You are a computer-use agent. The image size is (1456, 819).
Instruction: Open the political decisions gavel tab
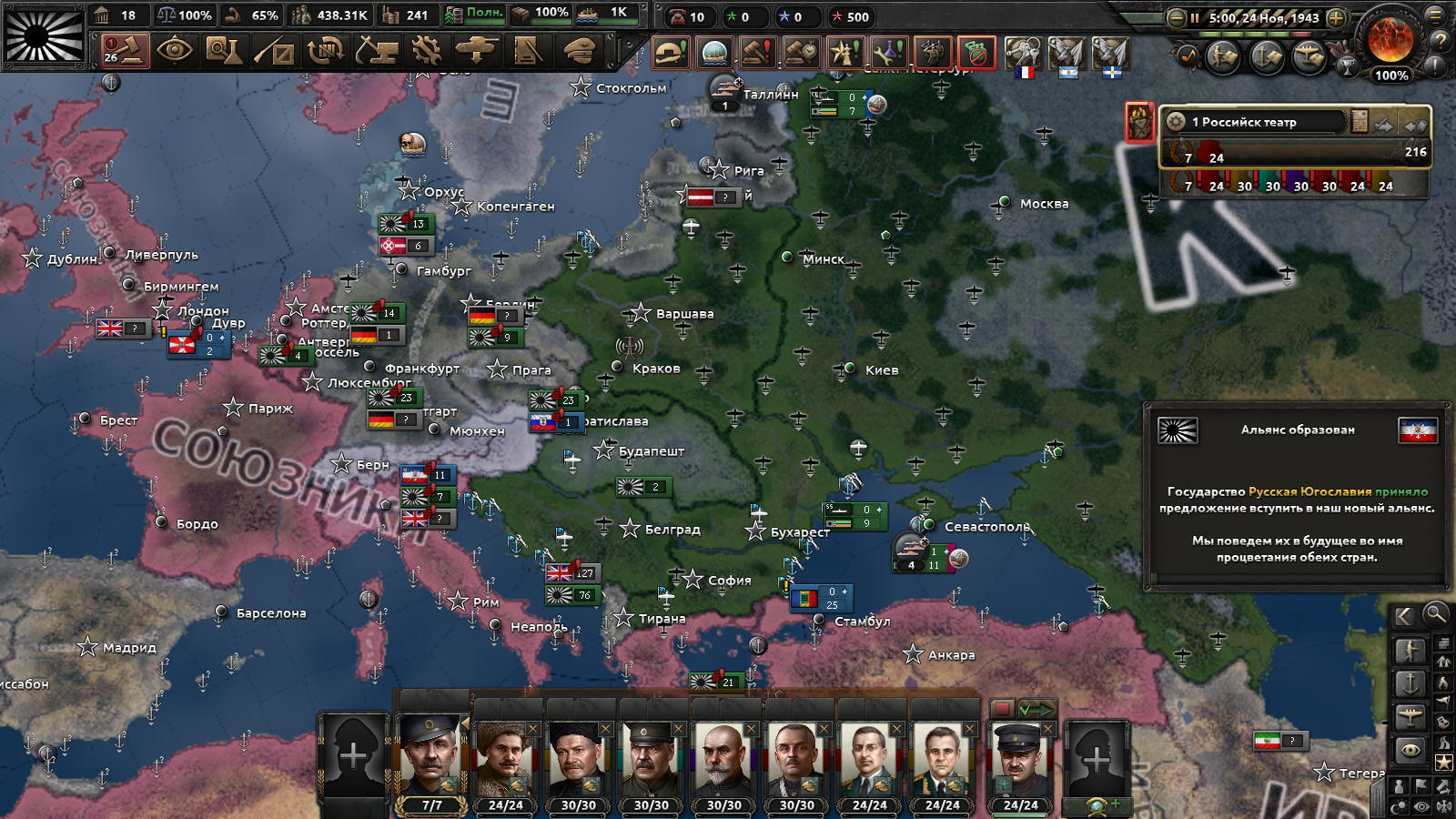[x=124, y=50]
